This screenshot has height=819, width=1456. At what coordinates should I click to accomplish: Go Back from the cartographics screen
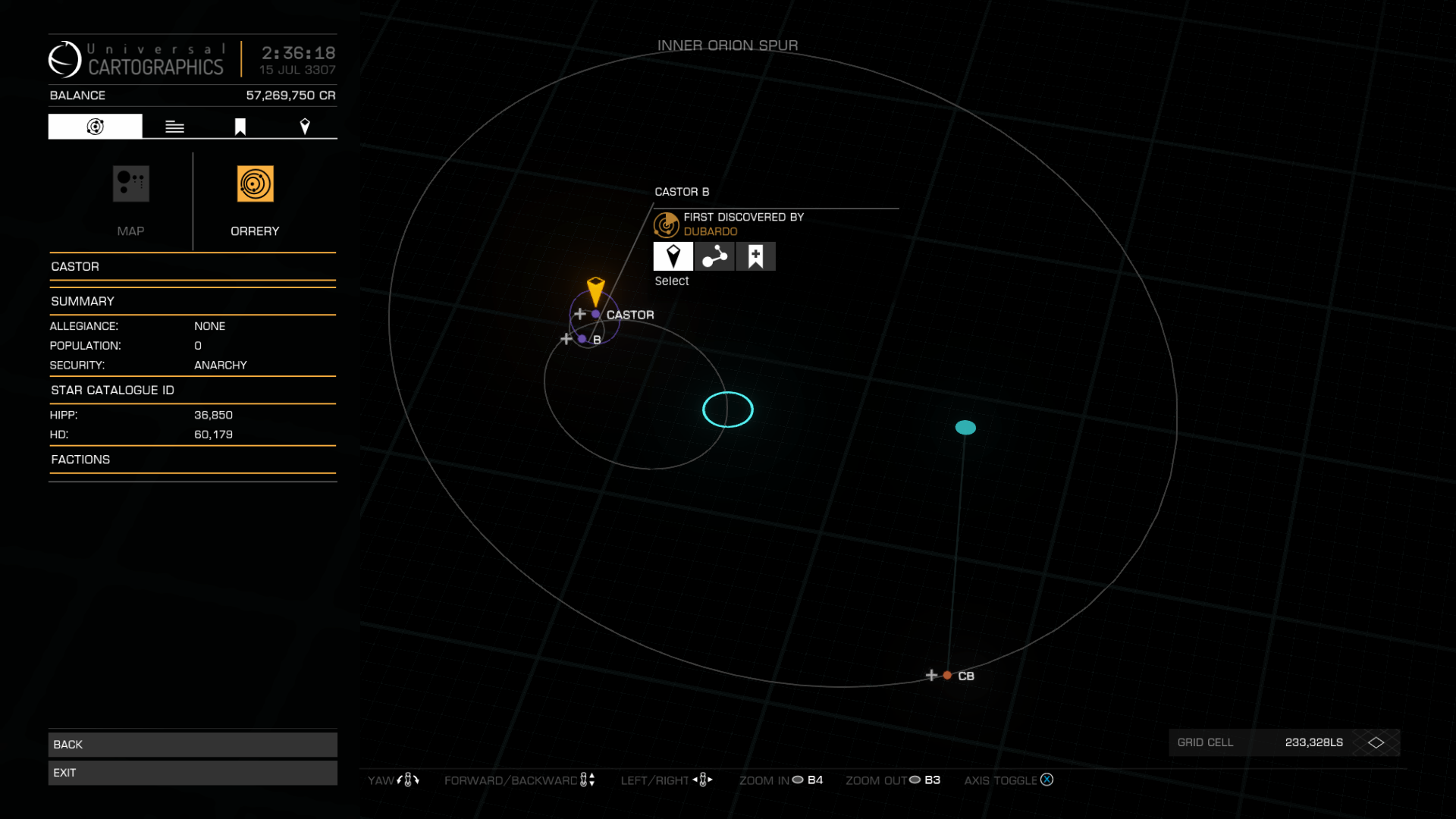coord(193,745)
